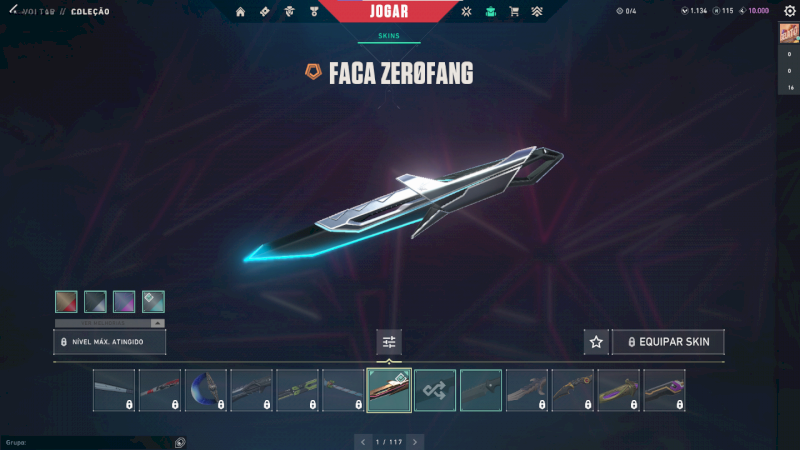This screenshot has width=800, height=450.
Task: Go back with the Voltar button
Action: (x=41, y=12)
